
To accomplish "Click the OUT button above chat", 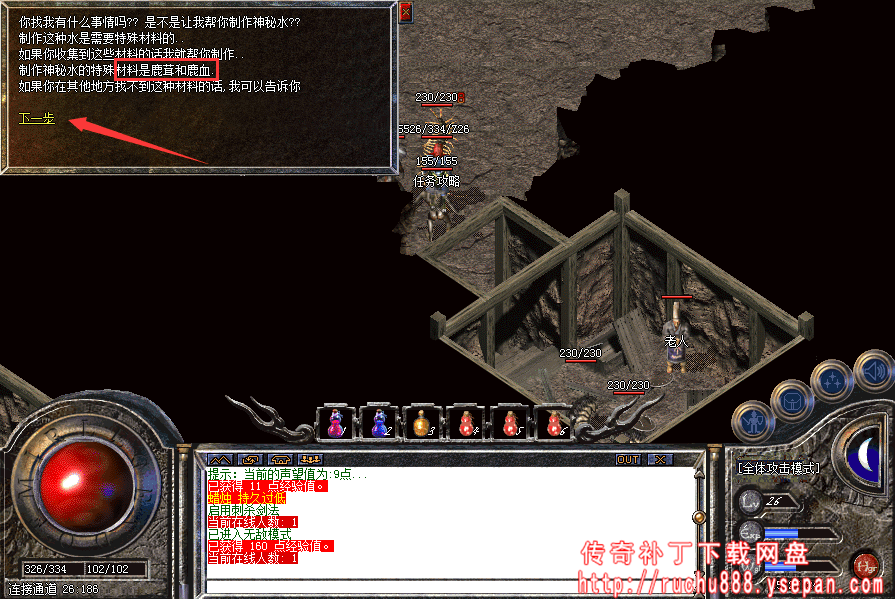I will (628, 460).
